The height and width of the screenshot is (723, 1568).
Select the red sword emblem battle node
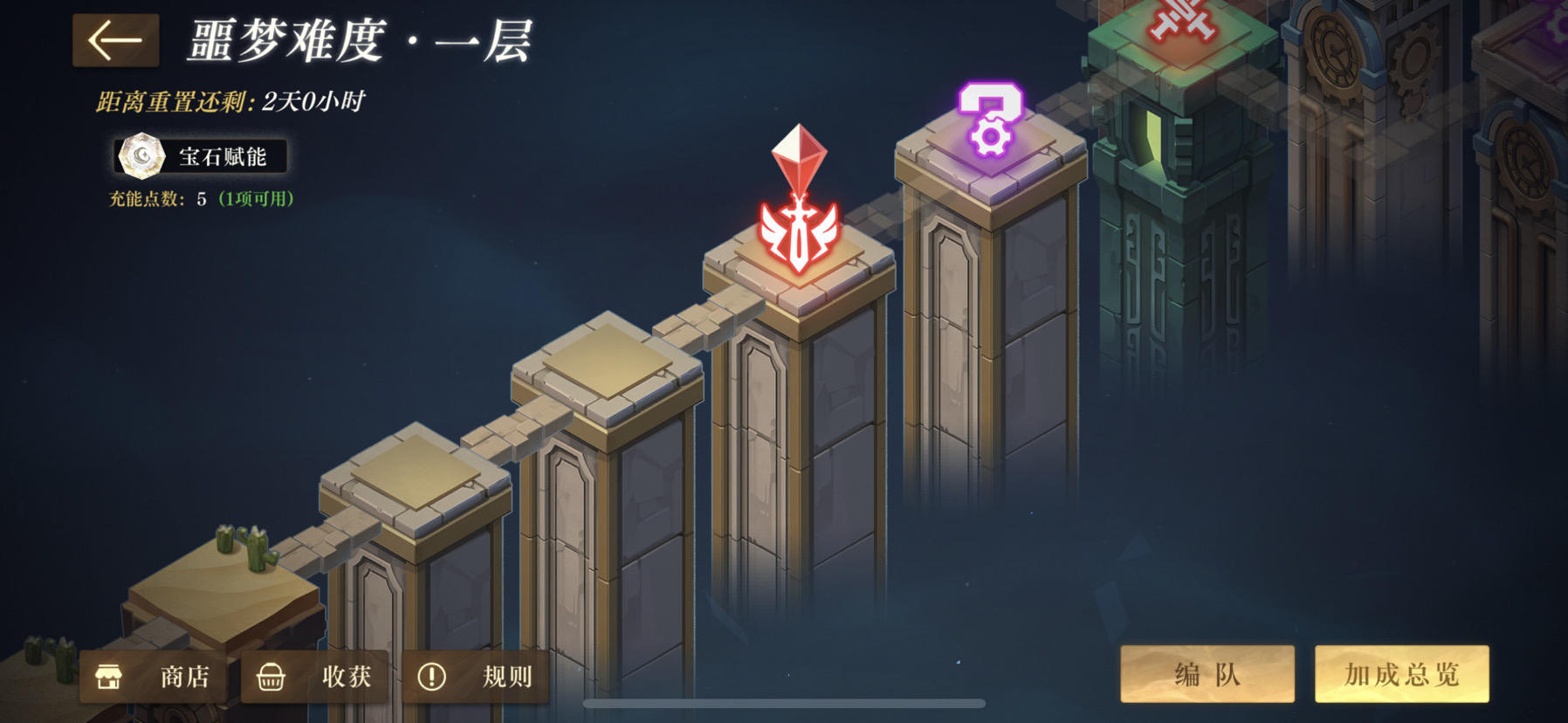click(x=799, y=236)
